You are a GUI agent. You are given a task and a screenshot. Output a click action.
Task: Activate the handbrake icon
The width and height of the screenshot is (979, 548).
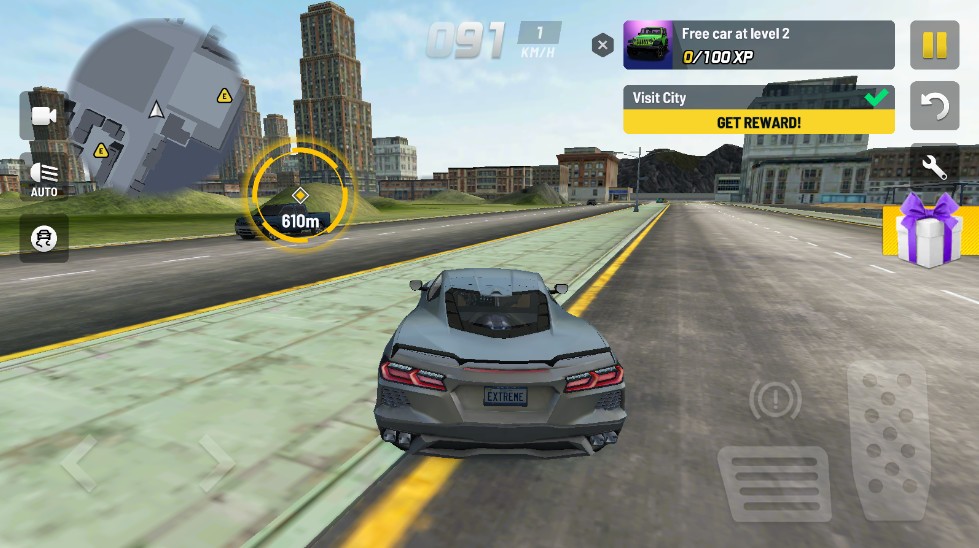click(775, 402)
